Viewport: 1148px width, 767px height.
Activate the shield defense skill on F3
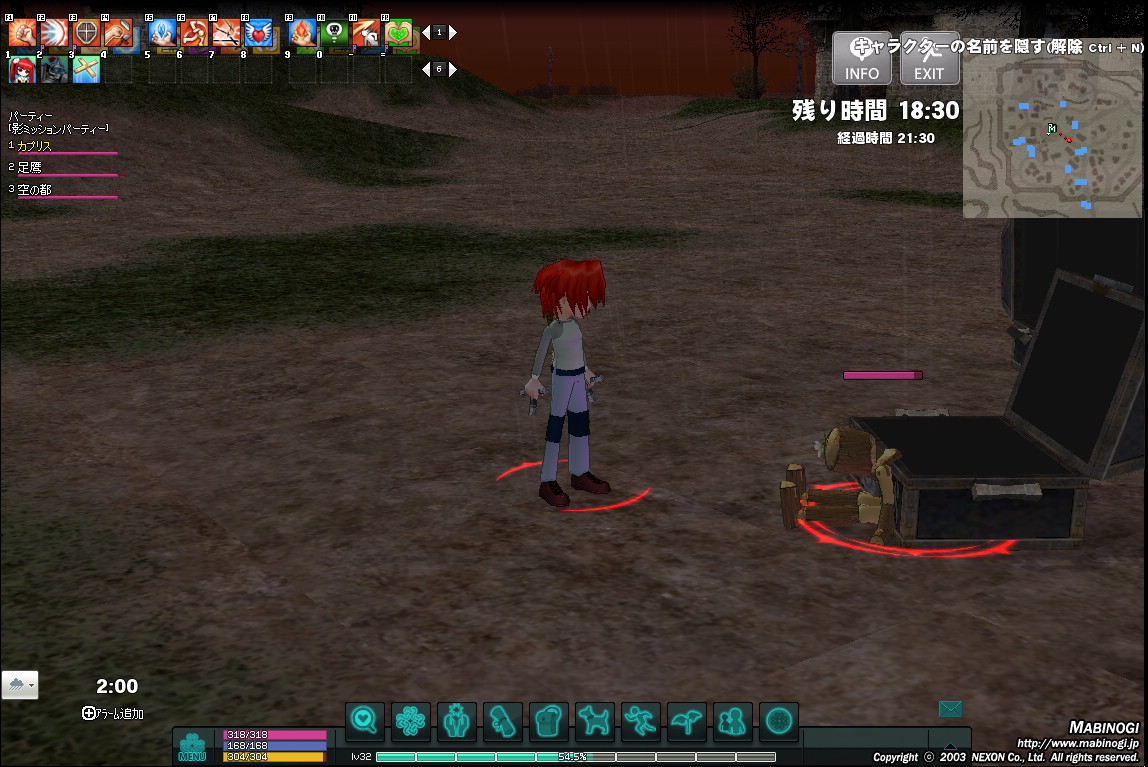pos(86,33)
